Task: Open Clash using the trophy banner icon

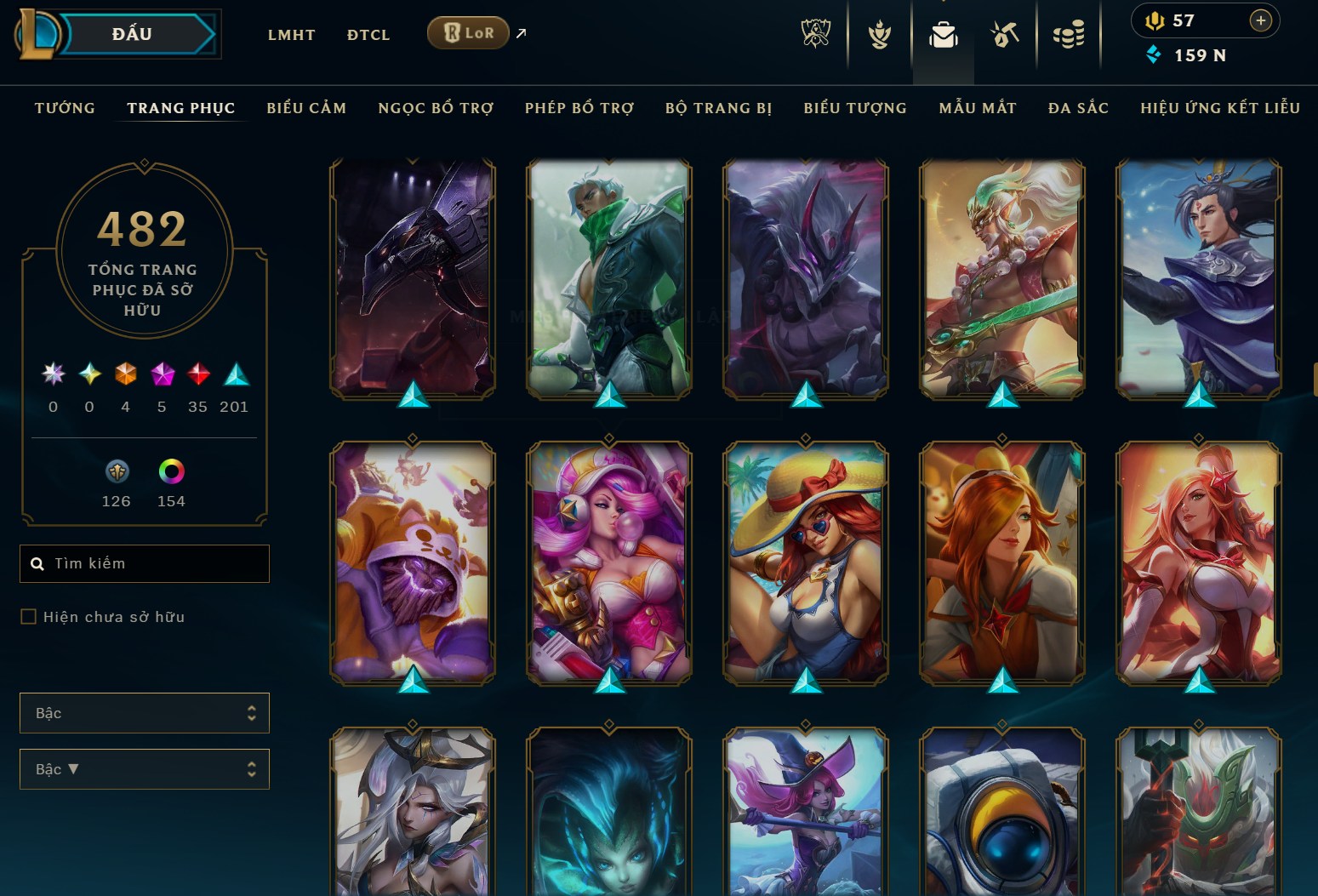Action: [879, 34]
